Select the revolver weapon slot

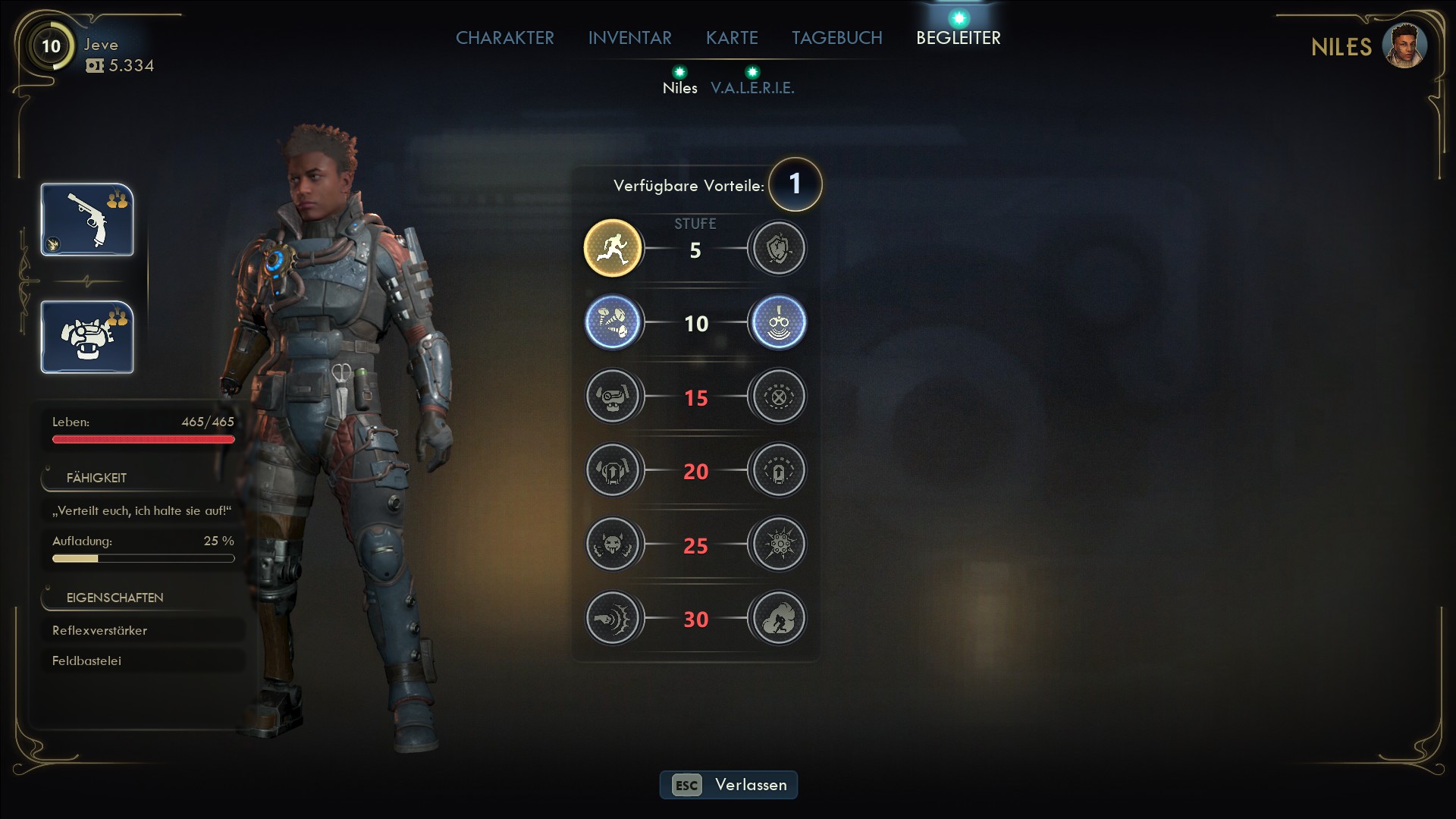(87, 220)
